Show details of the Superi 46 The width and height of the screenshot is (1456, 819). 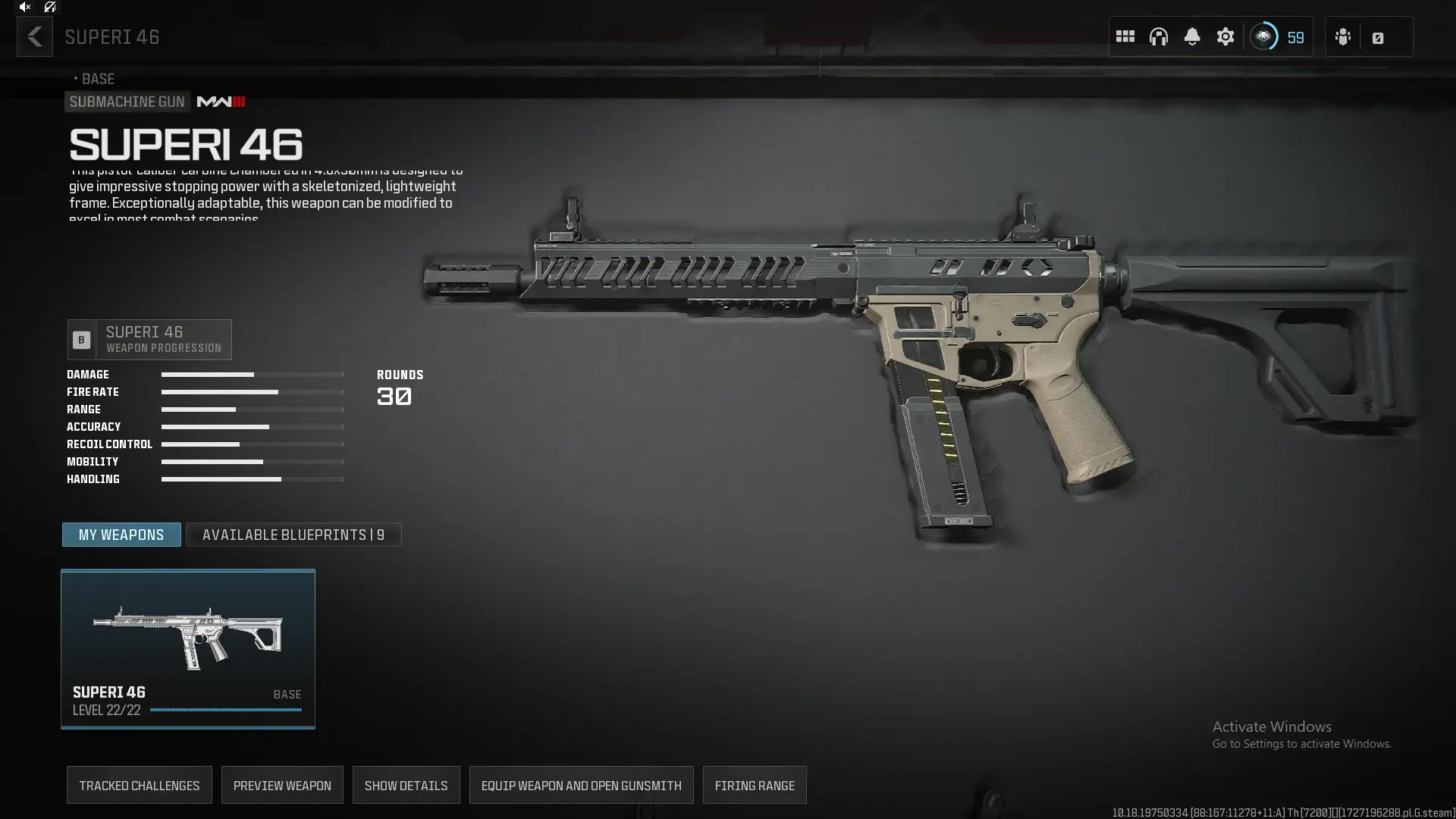click(406, 785)
